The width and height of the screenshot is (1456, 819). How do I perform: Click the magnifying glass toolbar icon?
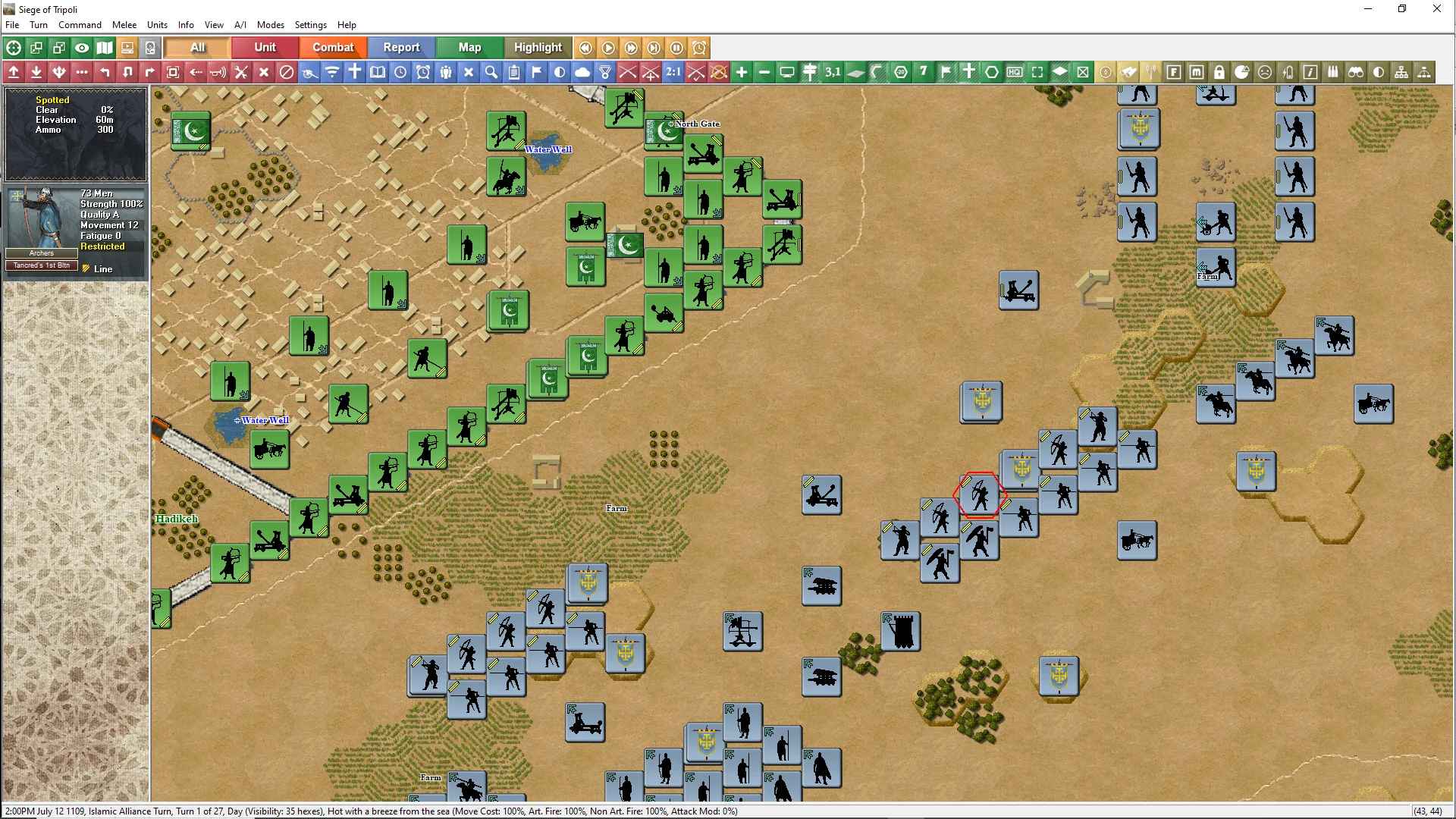491,72
